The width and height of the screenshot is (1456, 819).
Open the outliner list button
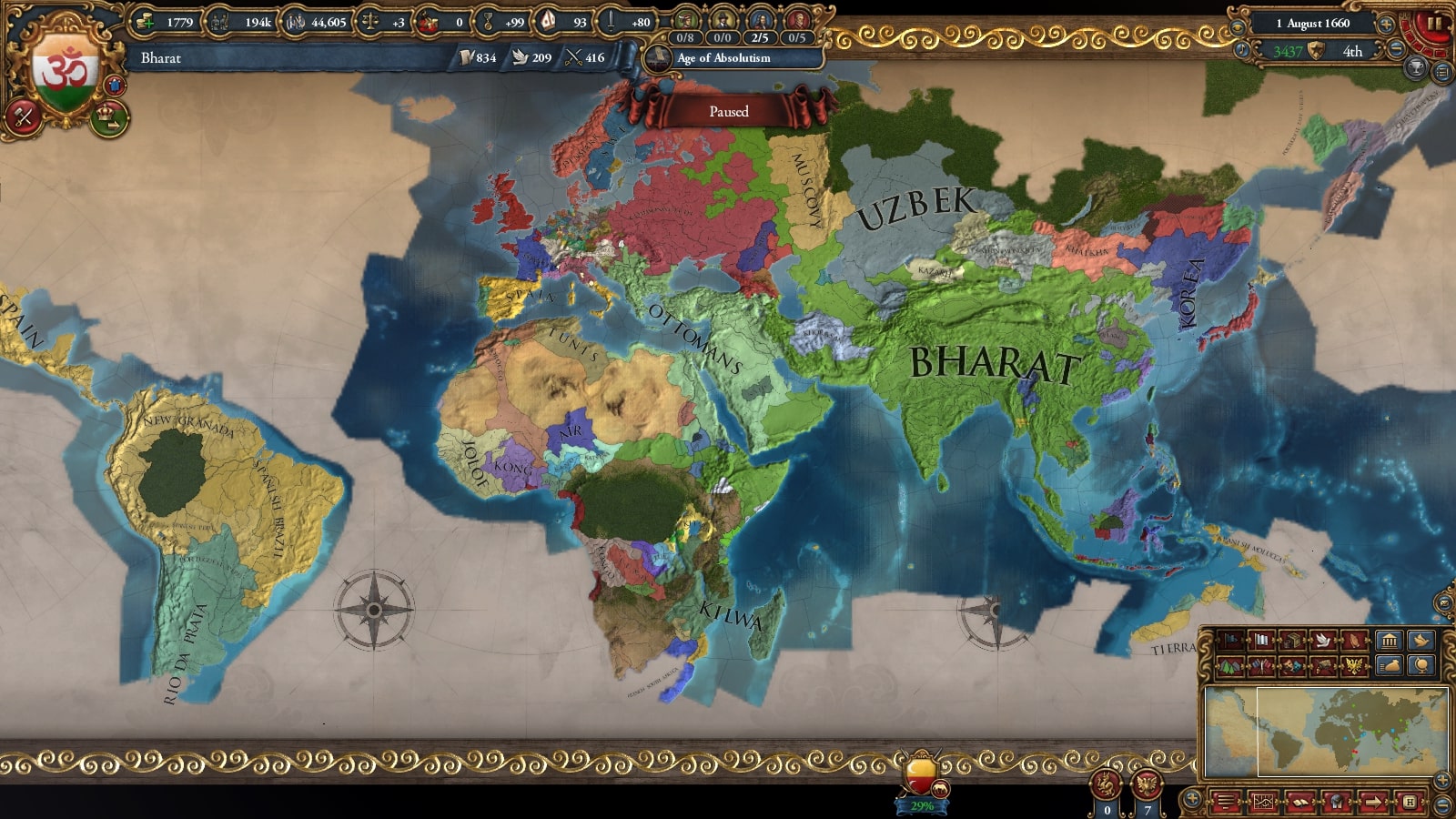pos(1442,71)
